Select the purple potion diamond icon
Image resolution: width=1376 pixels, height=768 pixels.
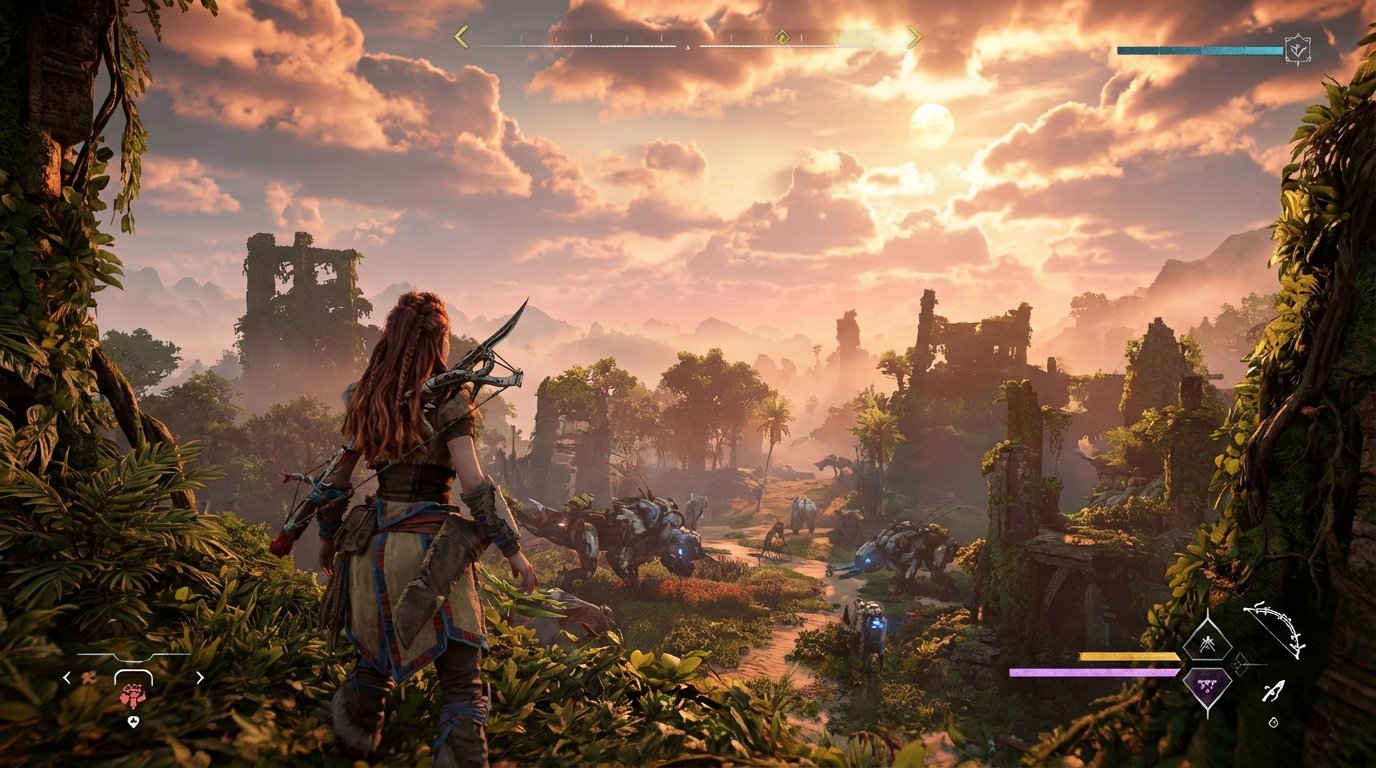click(1207, 686)
